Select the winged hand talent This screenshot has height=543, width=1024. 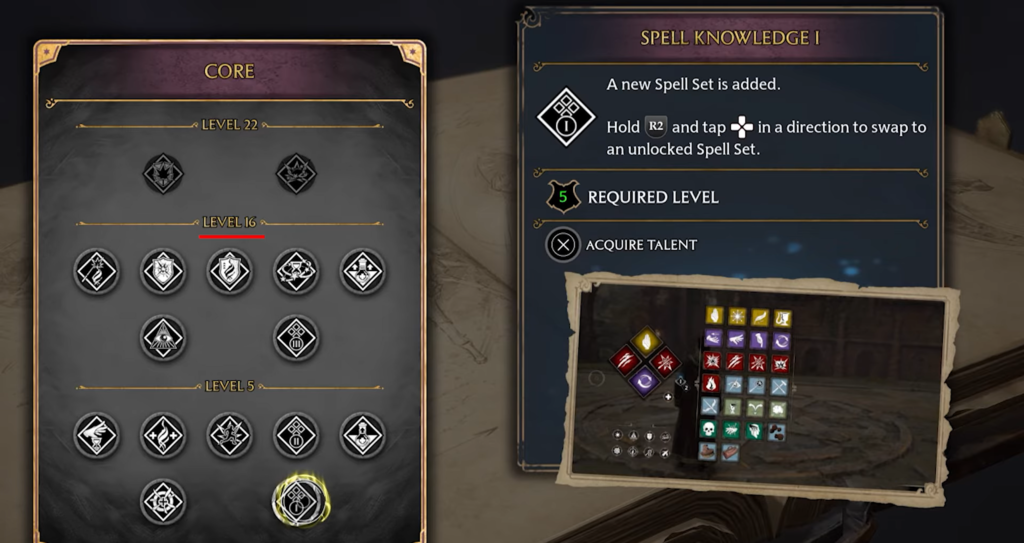coord(96,435)
